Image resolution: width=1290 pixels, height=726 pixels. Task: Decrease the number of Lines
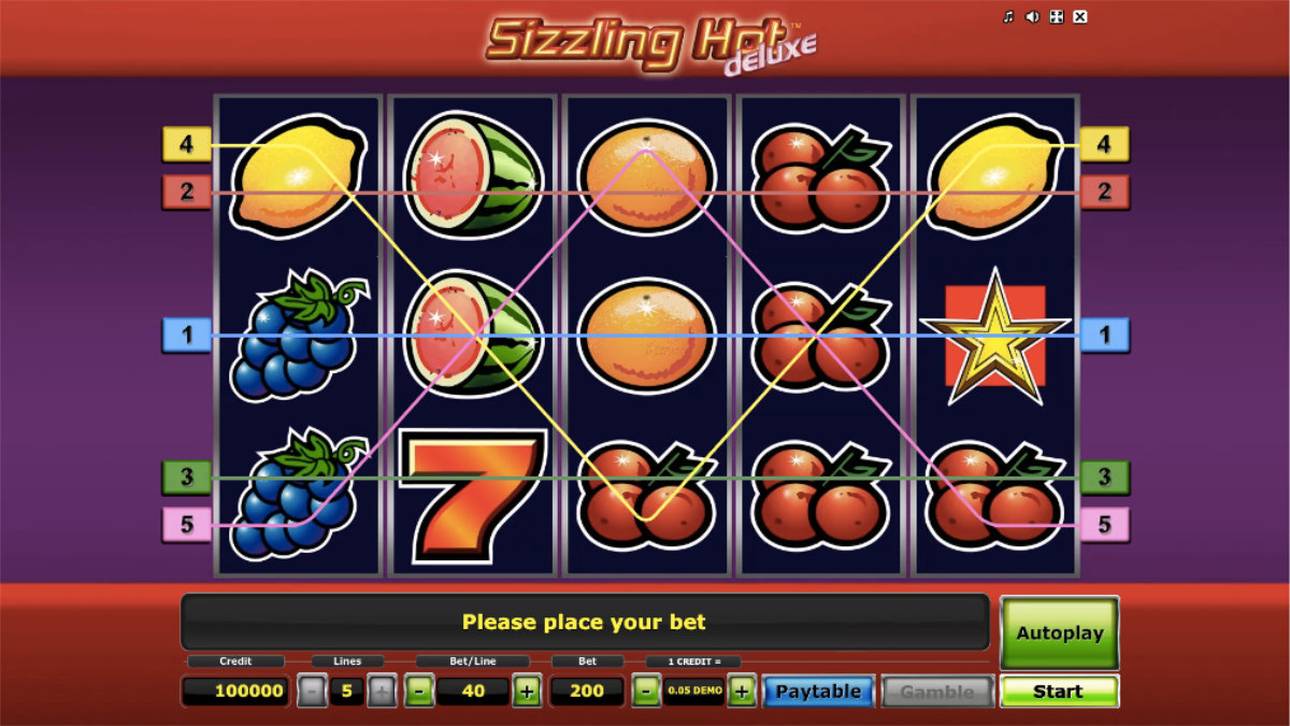(x=313, y=690)
